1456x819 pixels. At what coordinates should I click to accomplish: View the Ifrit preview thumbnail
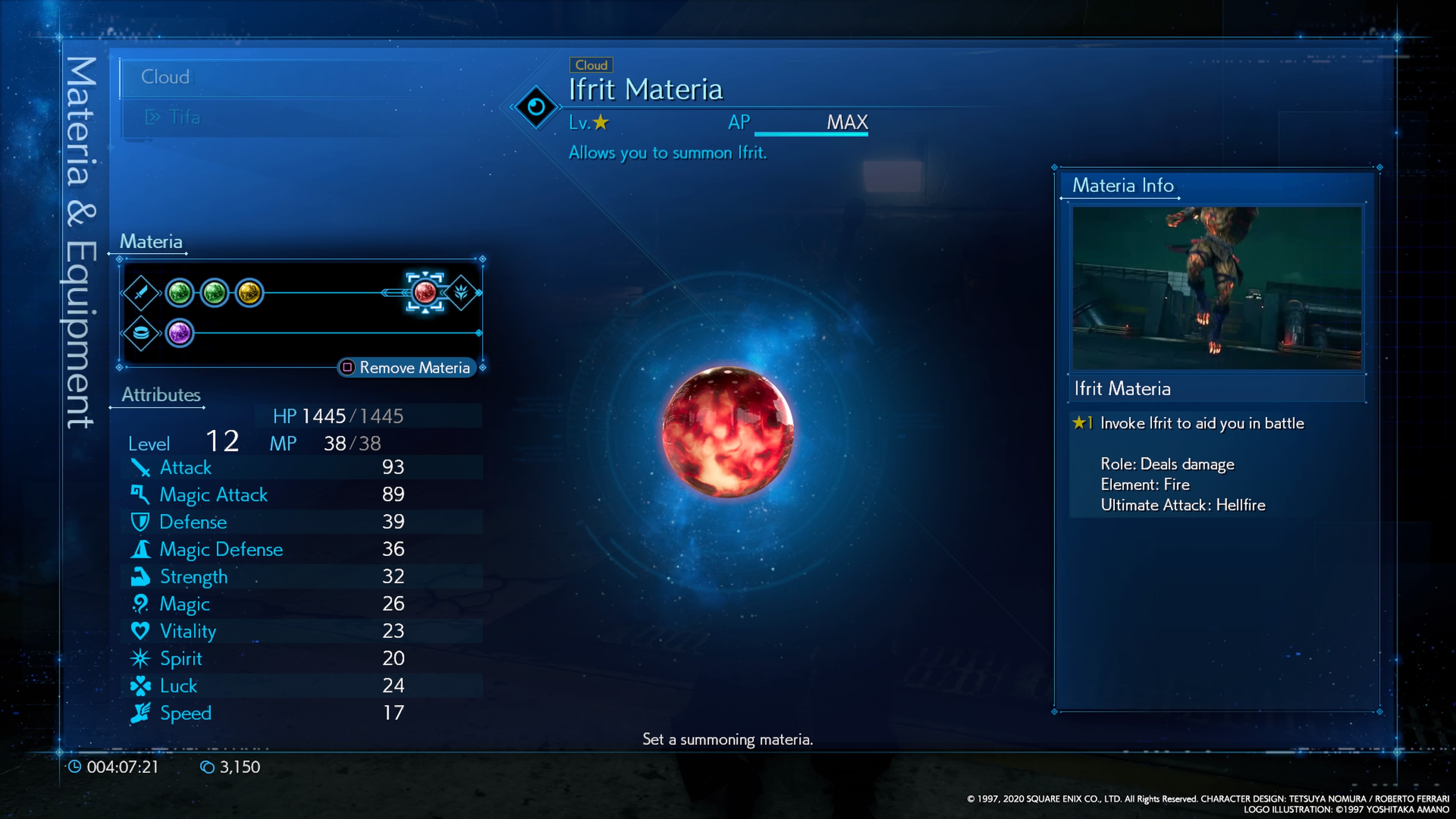[x=1217, y=288]
